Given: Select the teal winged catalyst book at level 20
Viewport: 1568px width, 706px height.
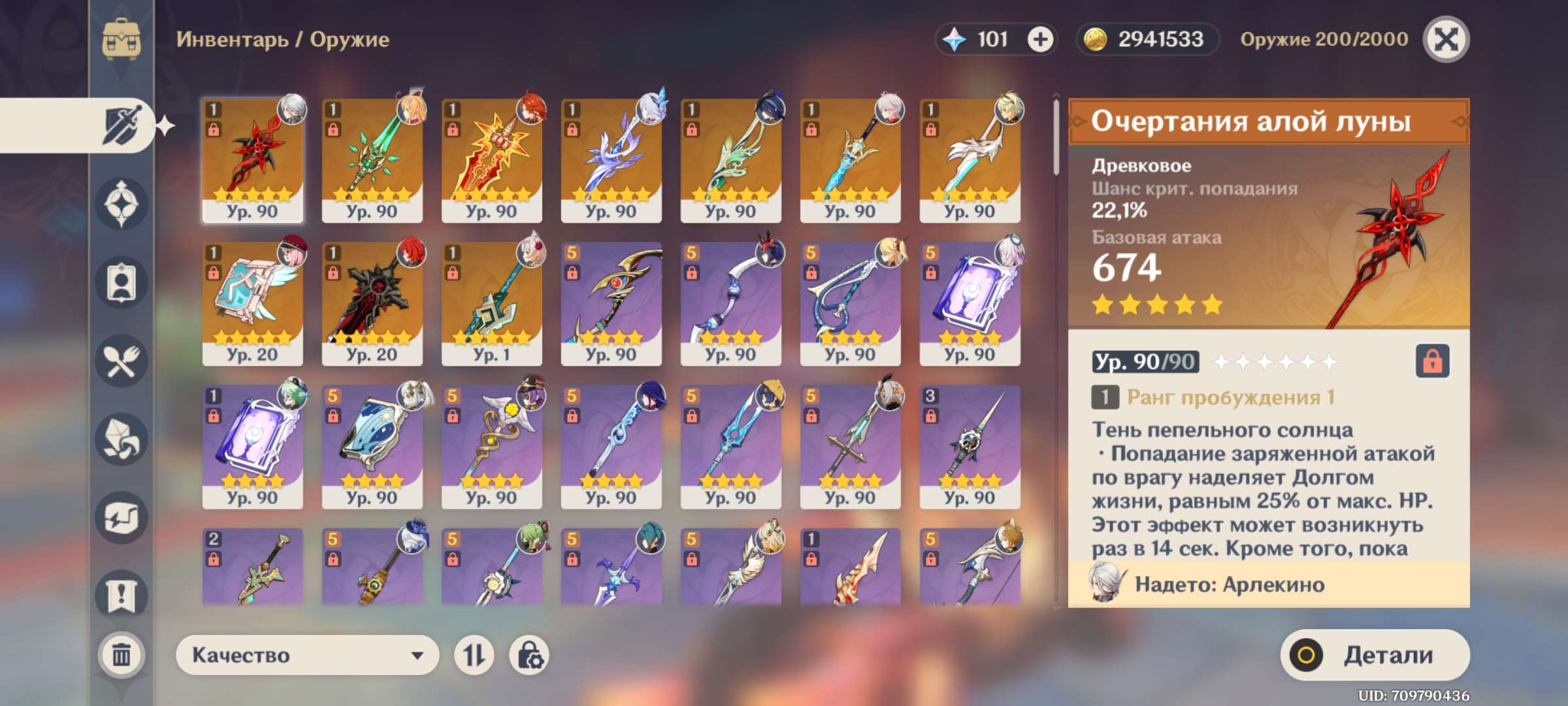Looking at the screenshot, I should click(252, 303).
